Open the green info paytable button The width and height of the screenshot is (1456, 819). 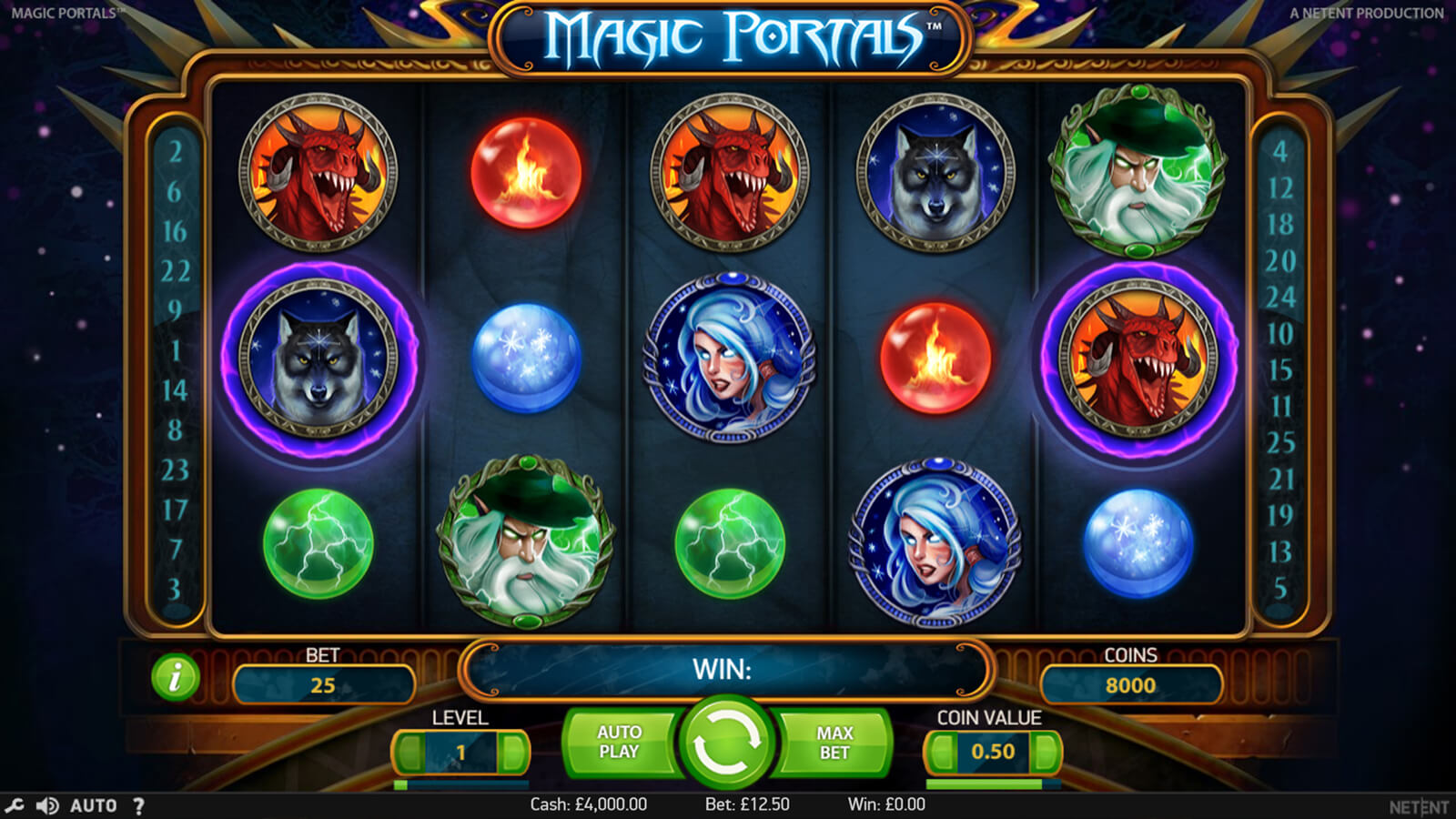(x=175, y=677)
